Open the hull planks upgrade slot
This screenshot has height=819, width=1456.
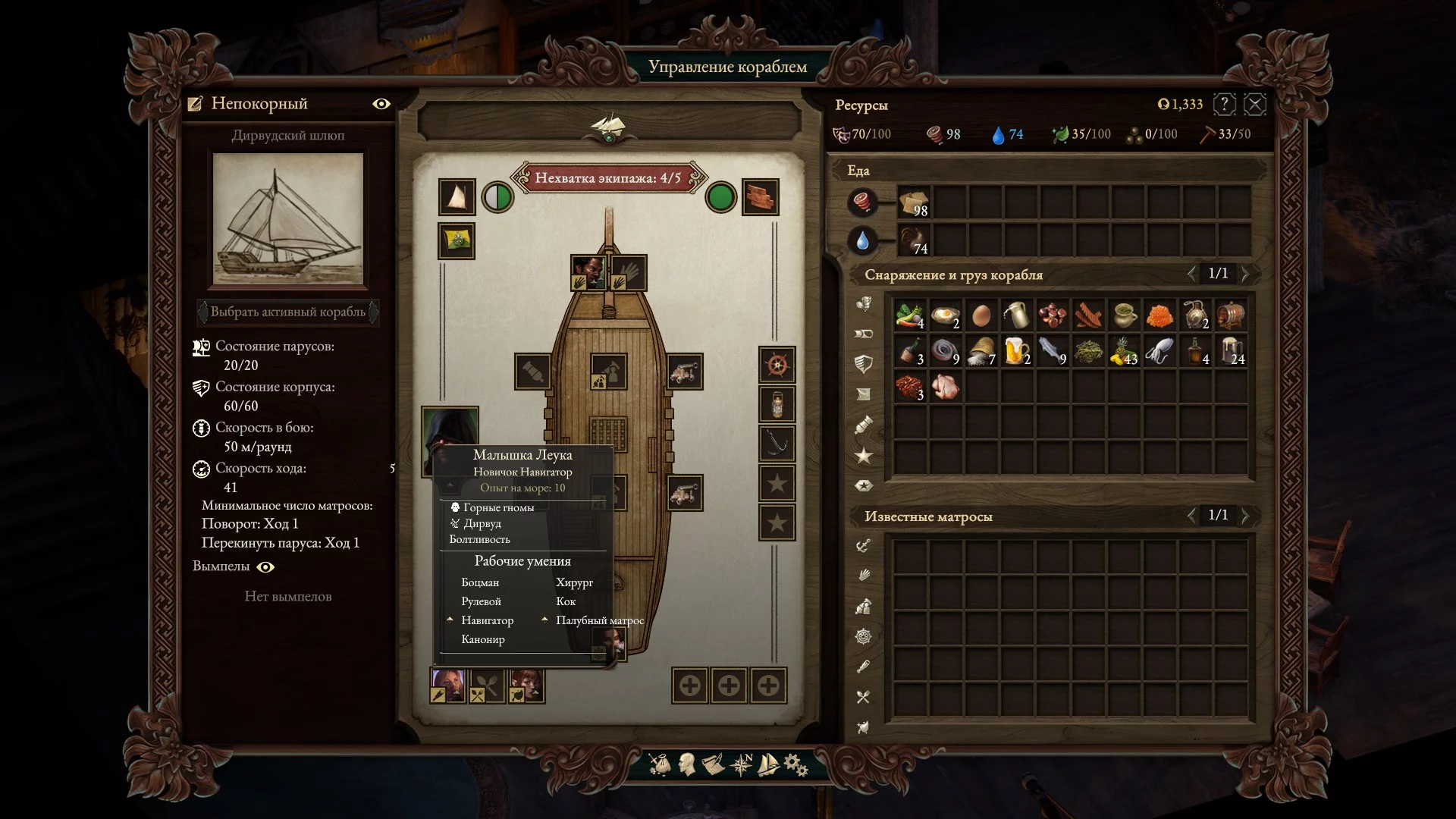[760, 198]
